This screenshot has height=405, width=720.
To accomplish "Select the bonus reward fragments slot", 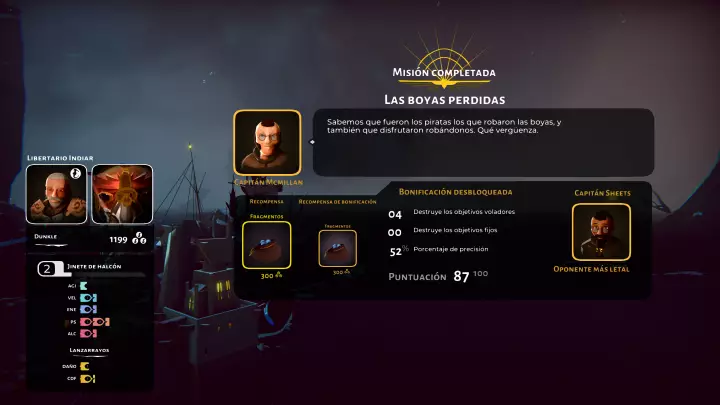I will click(x=338, y=248).
